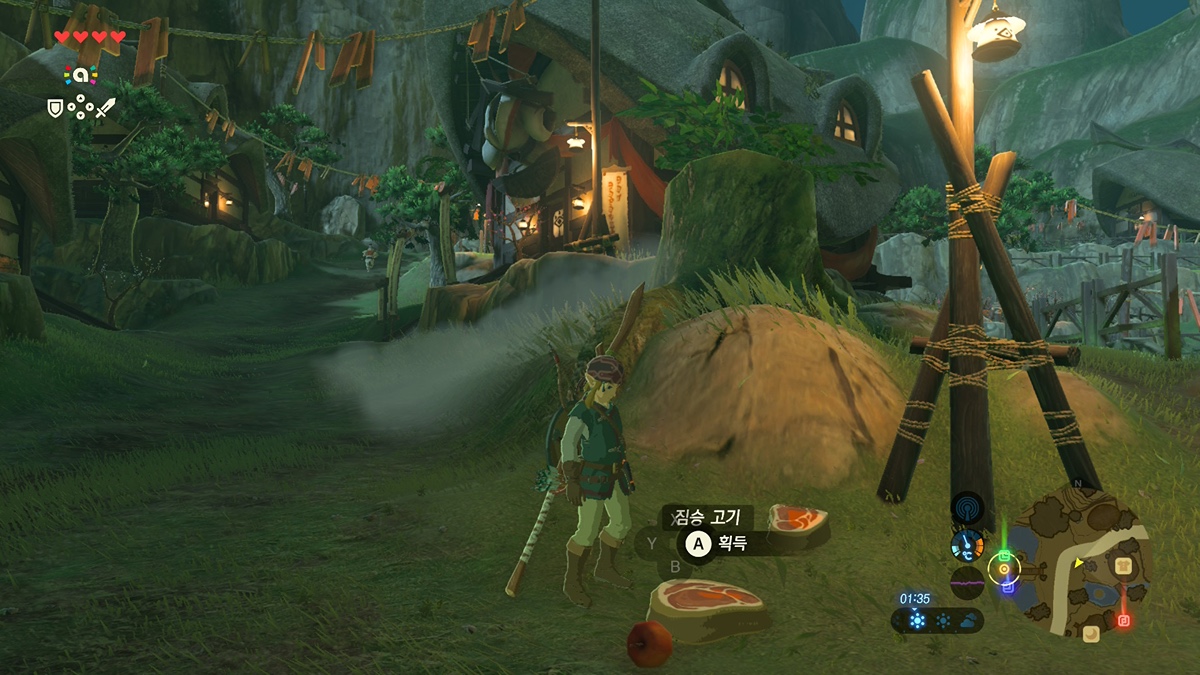Choose the shield quick-select icon
The height and width of the screenshot is (675, 1200).
click(x=55, y=106)
